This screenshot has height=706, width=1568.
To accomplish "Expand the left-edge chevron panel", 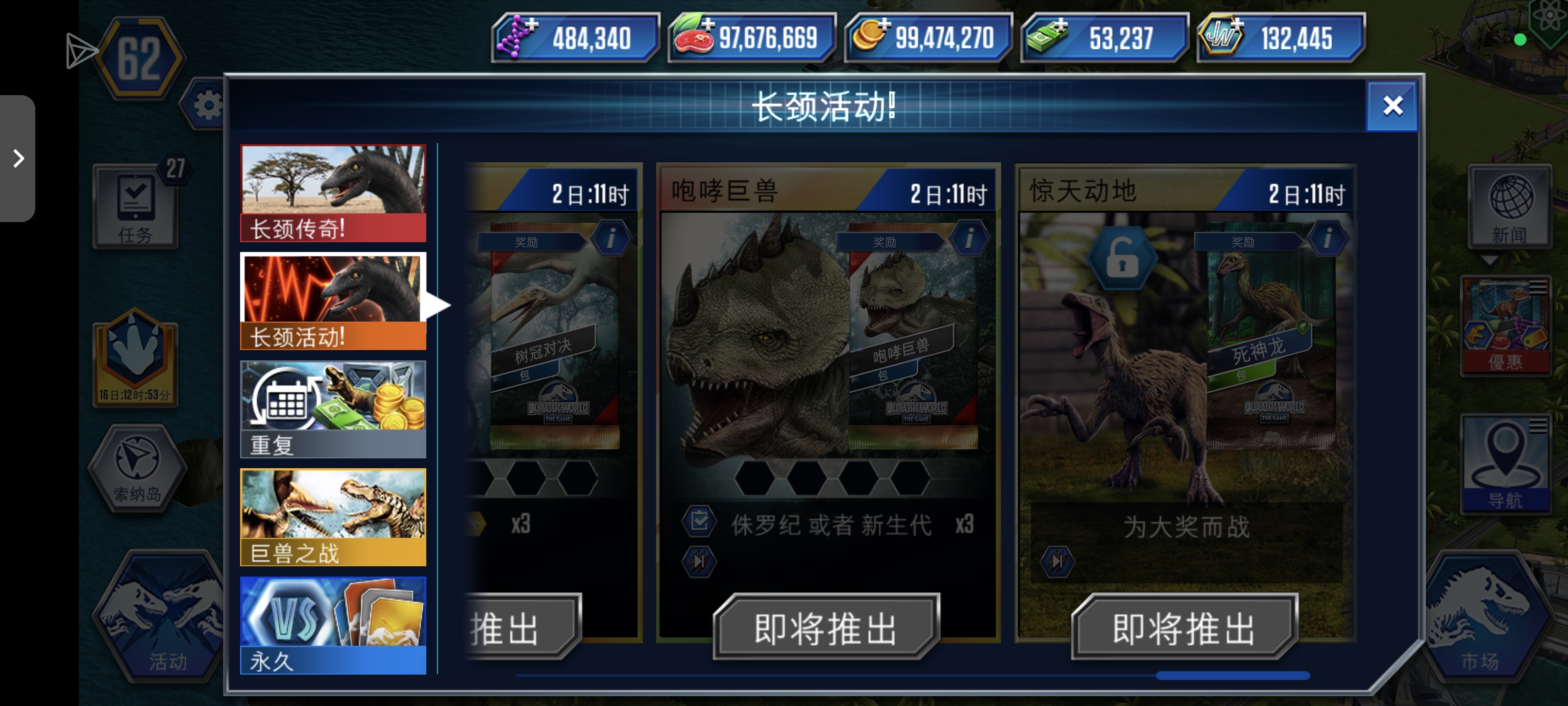I will [17, 158].
